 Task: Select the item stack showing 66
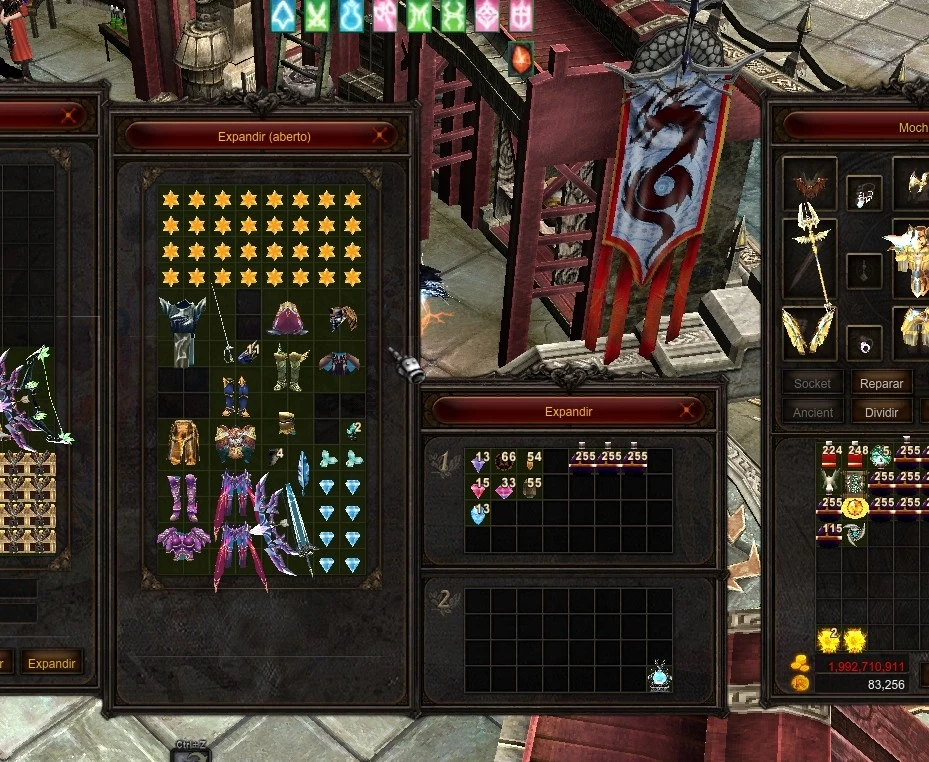click(505, 461)
